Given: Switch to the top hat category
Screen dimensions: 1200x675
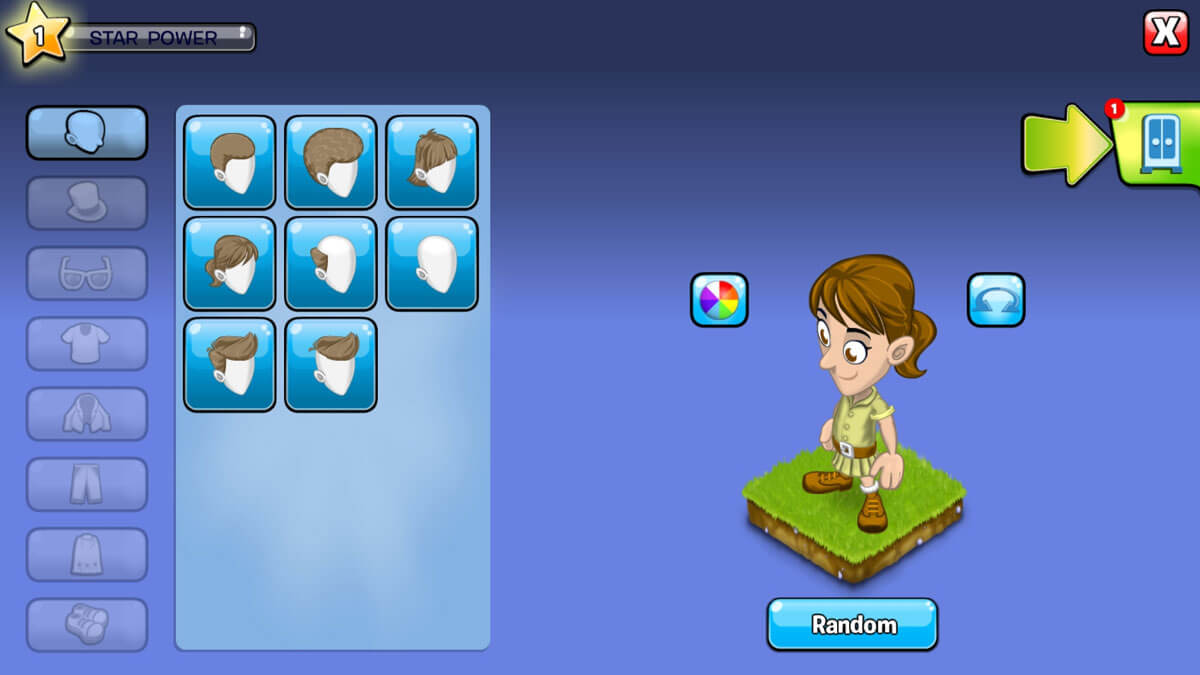Looking at the screenshot, I should click(86, 203).
